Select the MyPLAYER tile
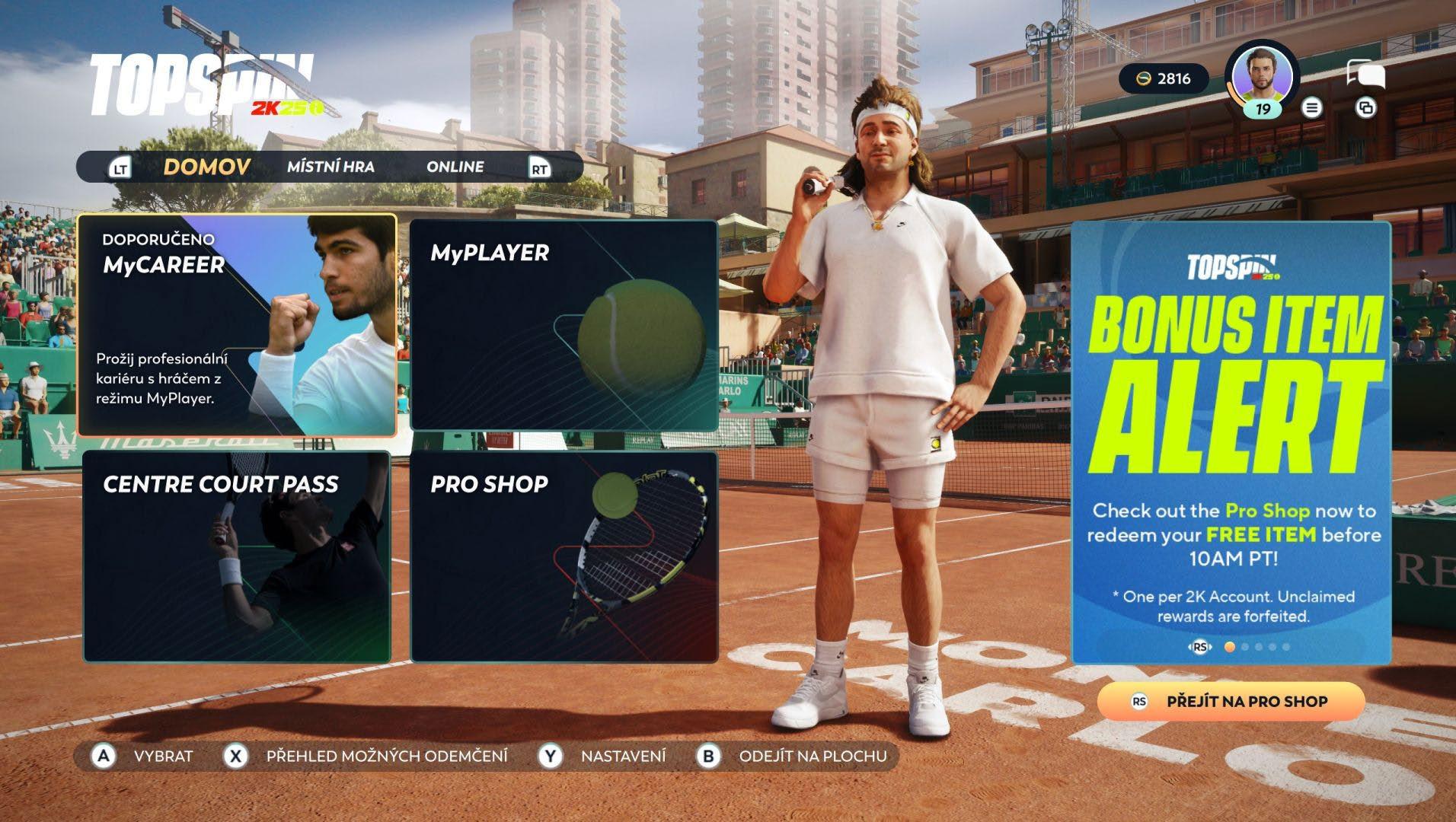Image resolution: width=1456 pixels, height=822 pixels. [x=564, y=326]
